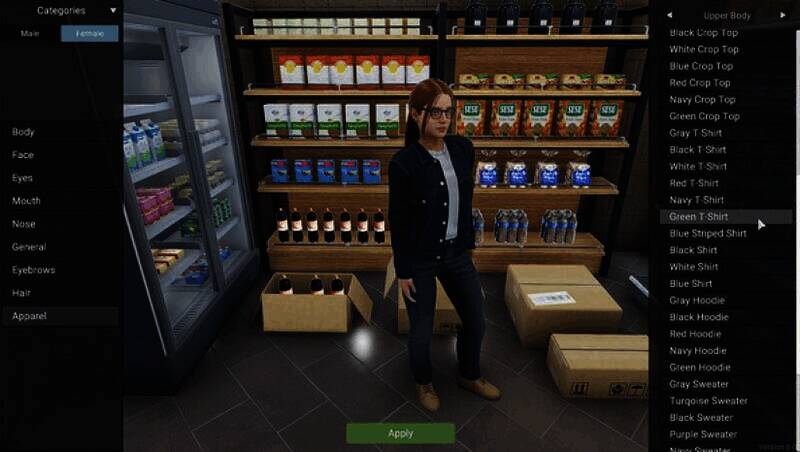The height and width of the screenshot is (452, 800).
Task: Select the Blue Striped Shirt
Action: point(708,234)
